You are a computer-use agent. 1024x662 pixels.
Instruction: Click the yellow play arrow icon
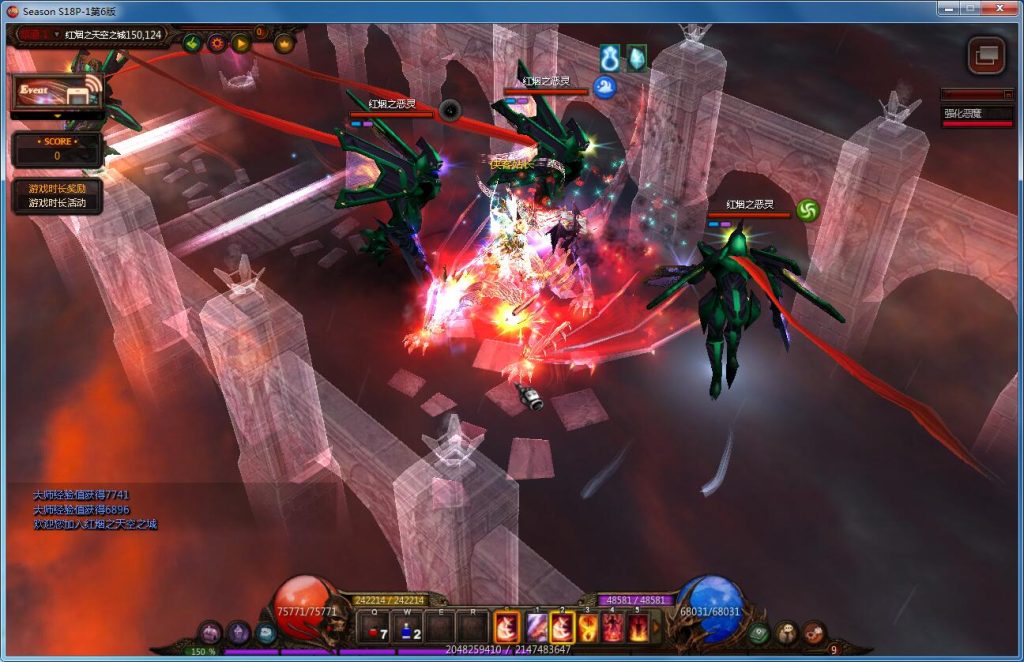(x=241, y=43)
